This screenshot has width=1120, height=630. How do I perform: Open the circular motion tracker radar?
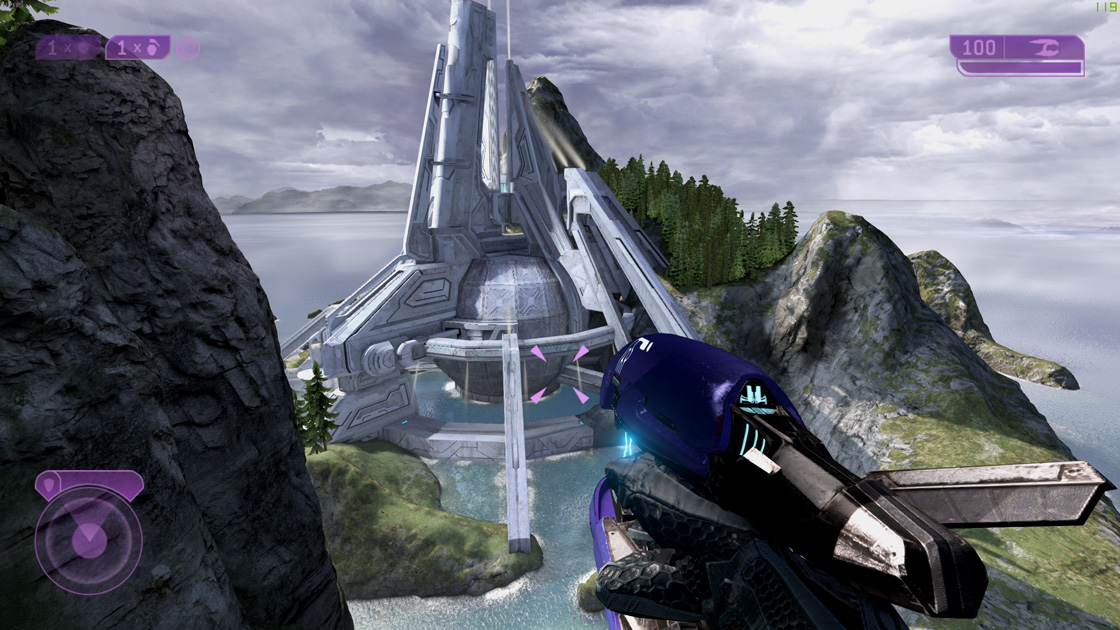88,541
